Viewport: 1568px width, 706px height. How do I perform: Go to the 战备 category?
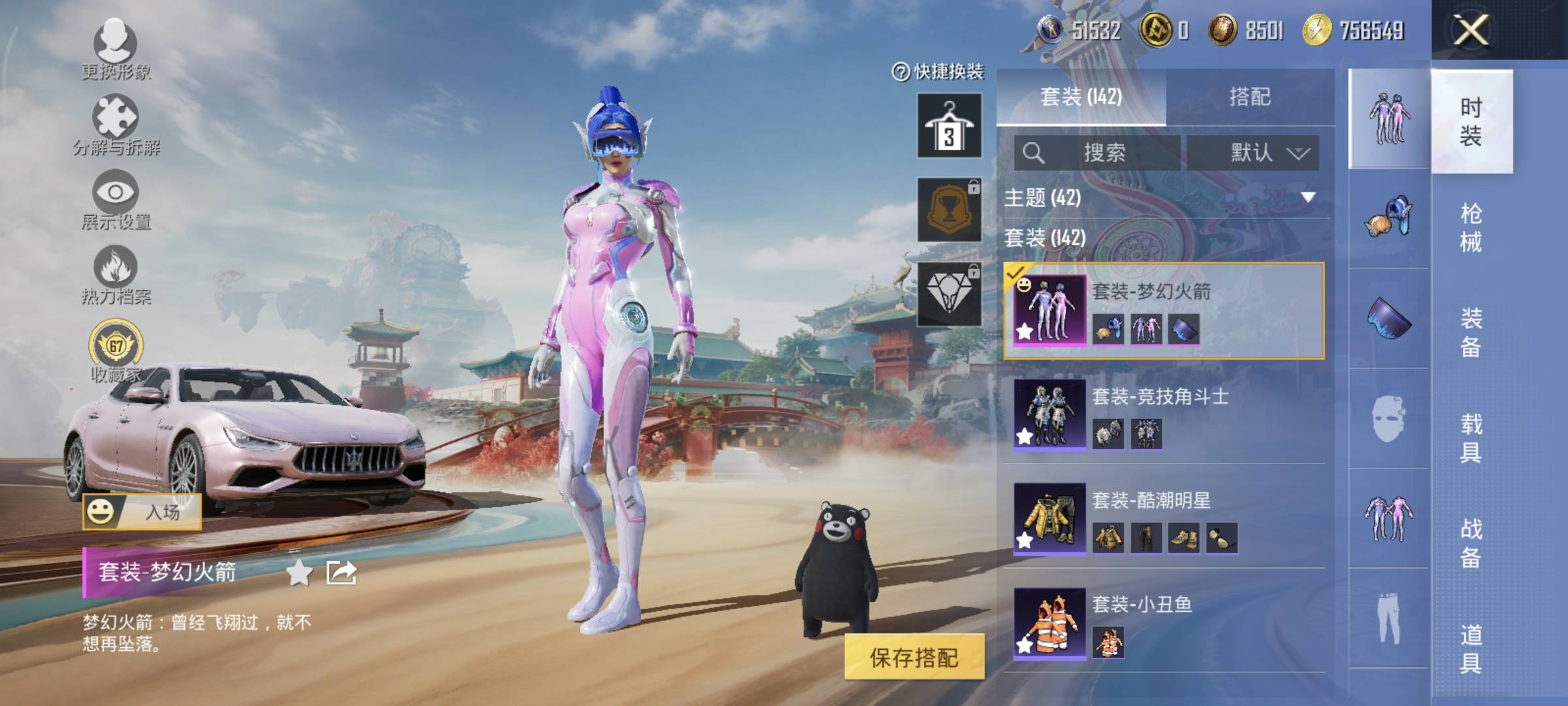pyautogui.click(x=1471, y=543)
